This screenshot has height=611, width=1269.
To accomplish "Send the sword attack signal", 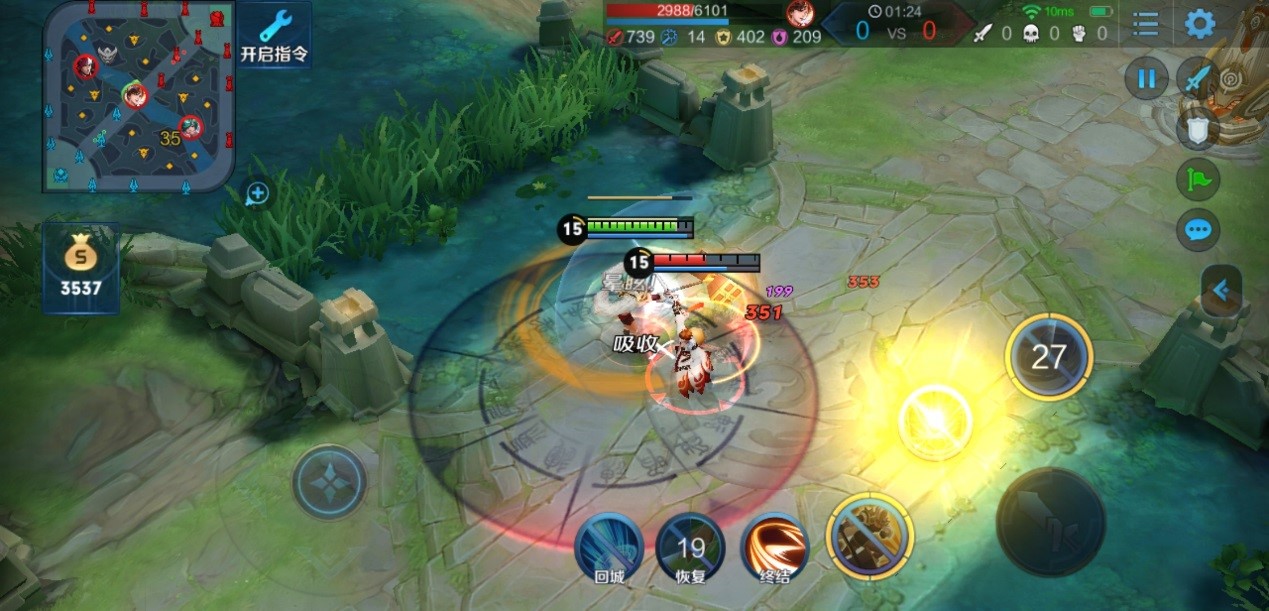I will point(1197,78).
